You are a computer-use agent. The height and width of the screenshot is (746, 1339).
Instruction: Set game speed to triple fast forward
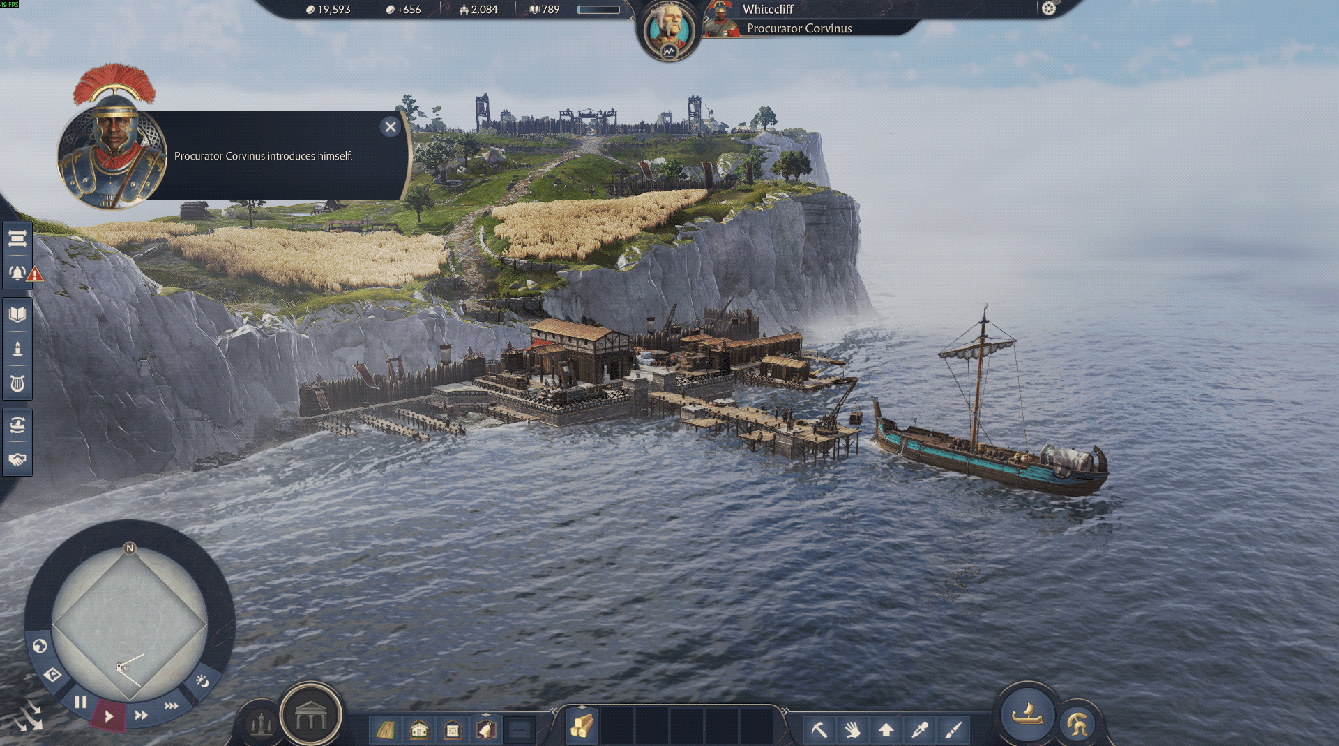click(172, 705)
